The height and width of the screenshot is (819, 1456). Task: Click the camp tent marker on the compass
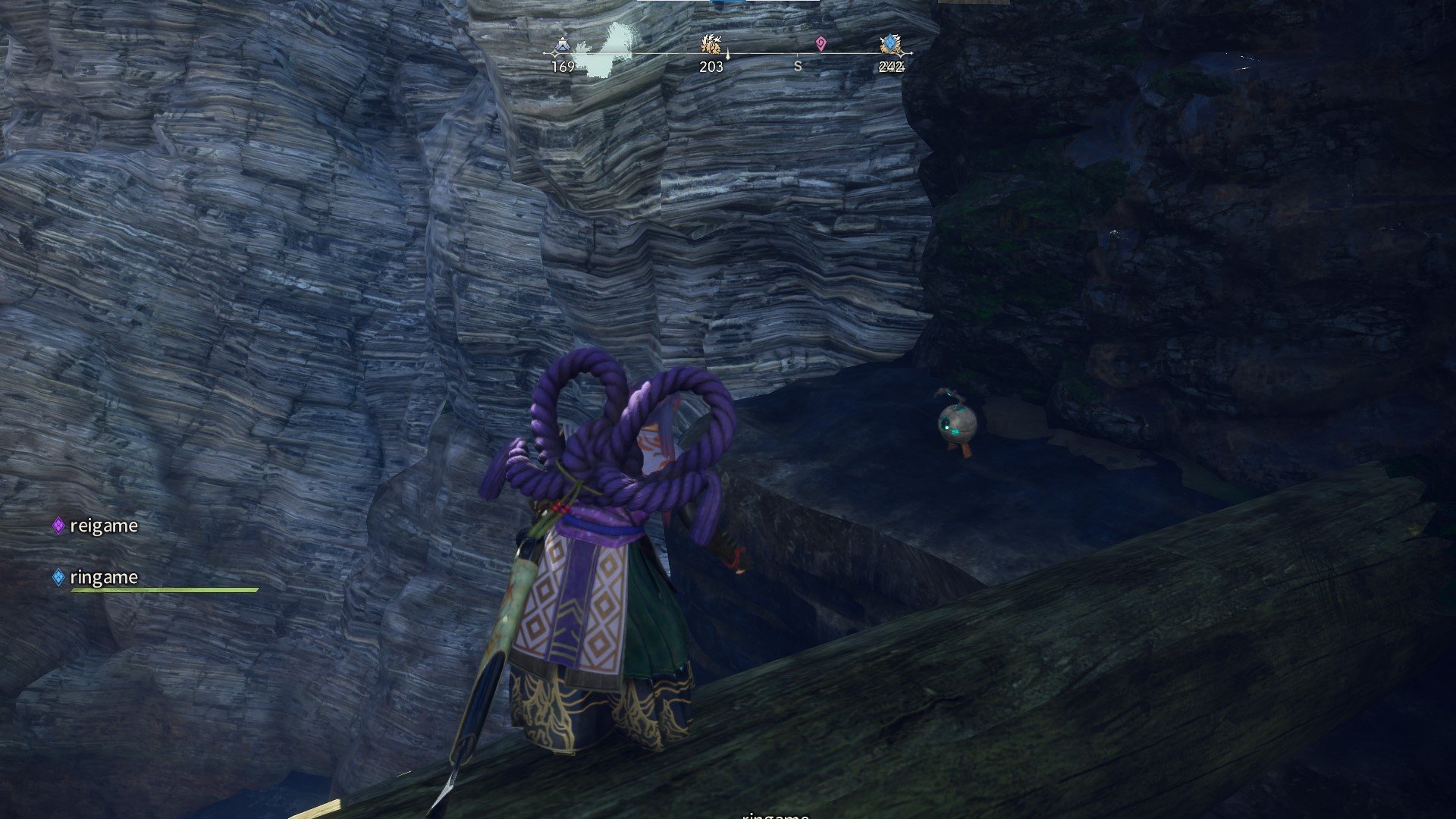click(x=562, y=45)
